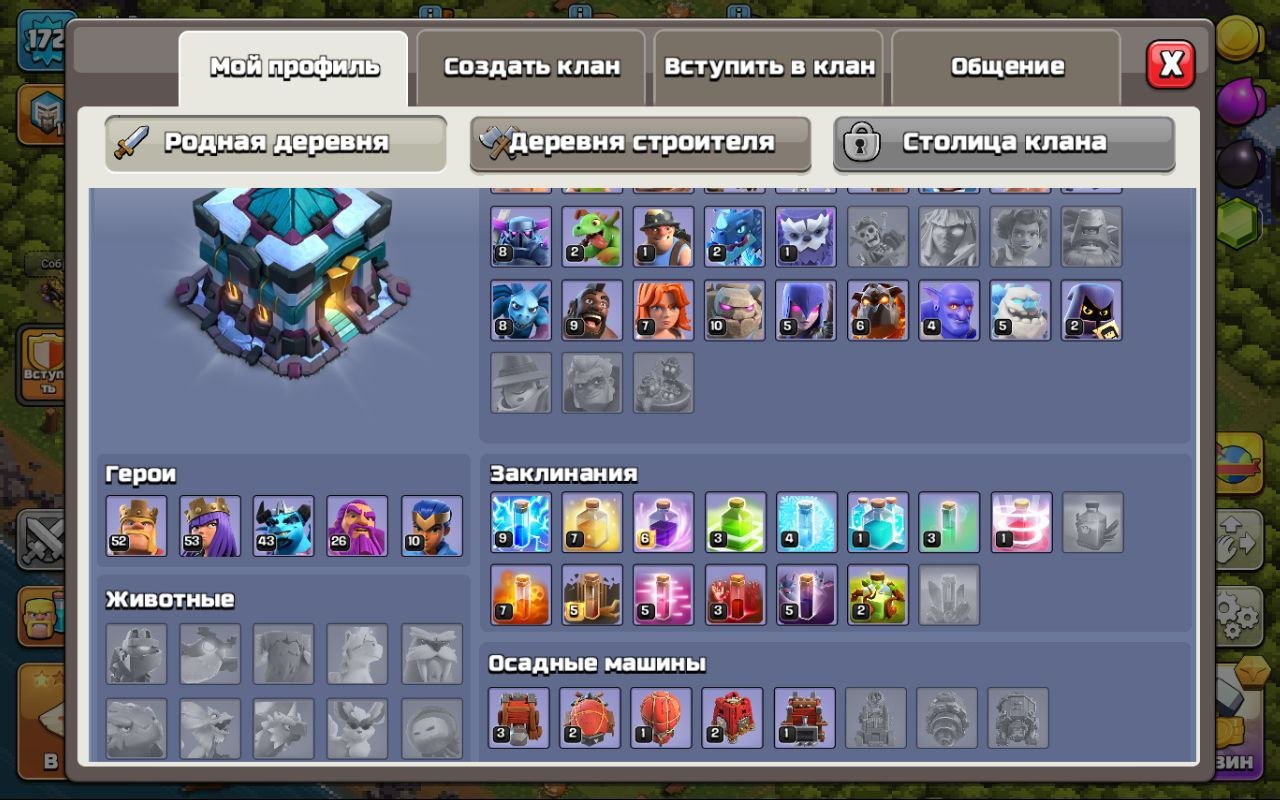
Task: Select the Electro Dragon troop icon
Action: pyautogui.click(x=735, y=238)
